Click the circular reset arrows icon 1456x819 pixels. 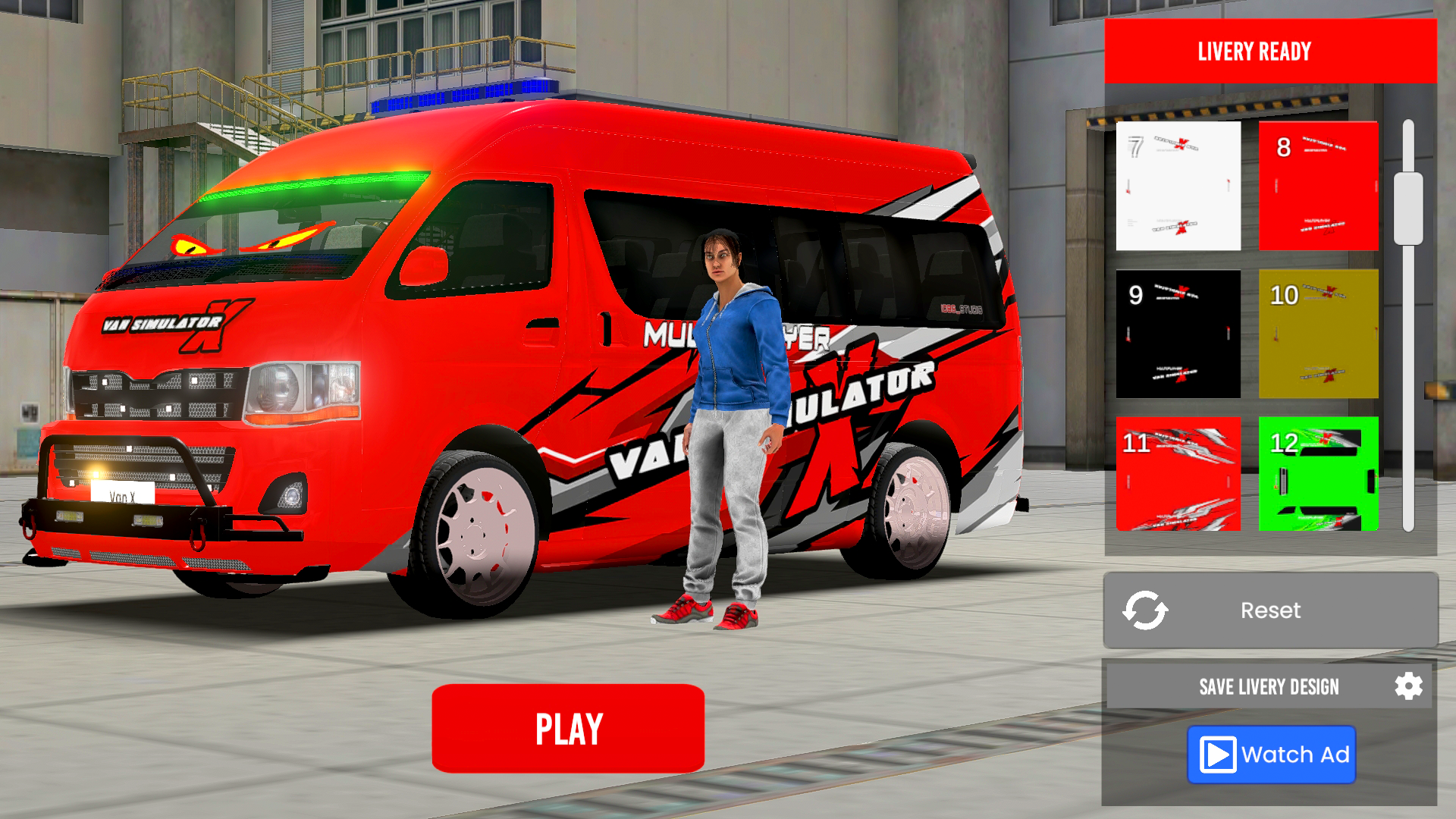click(x=1146, y=610)
